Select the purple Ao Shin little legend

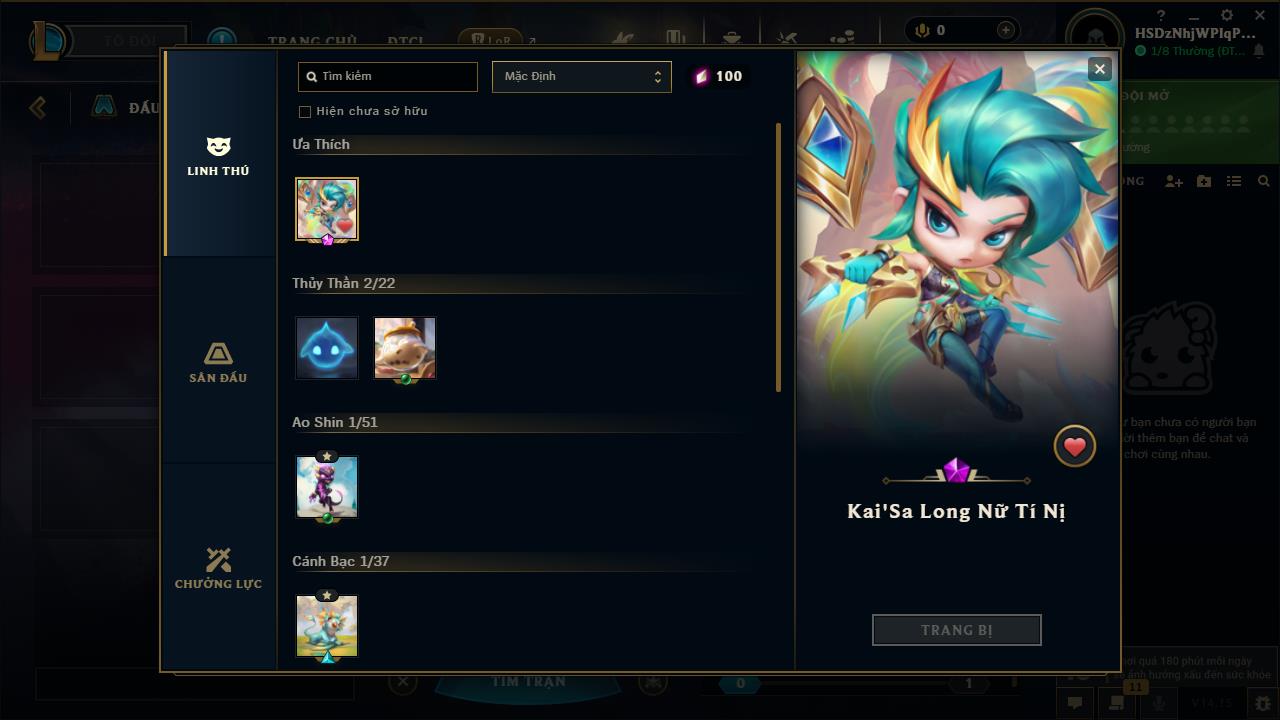(x=327, y=487)
